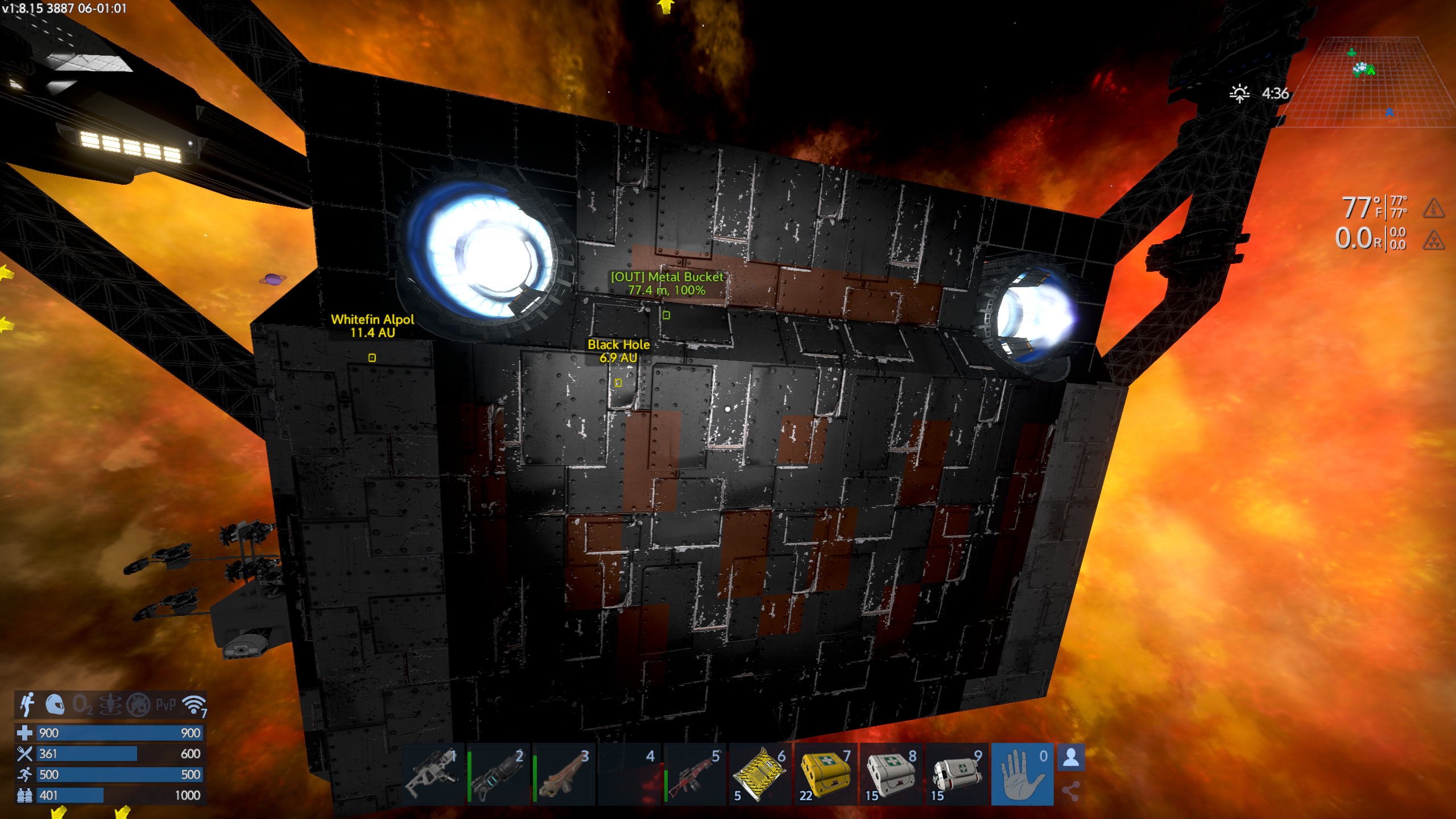
Task: Choose the white medical canister in slot 9
Action: pos(957,773)
